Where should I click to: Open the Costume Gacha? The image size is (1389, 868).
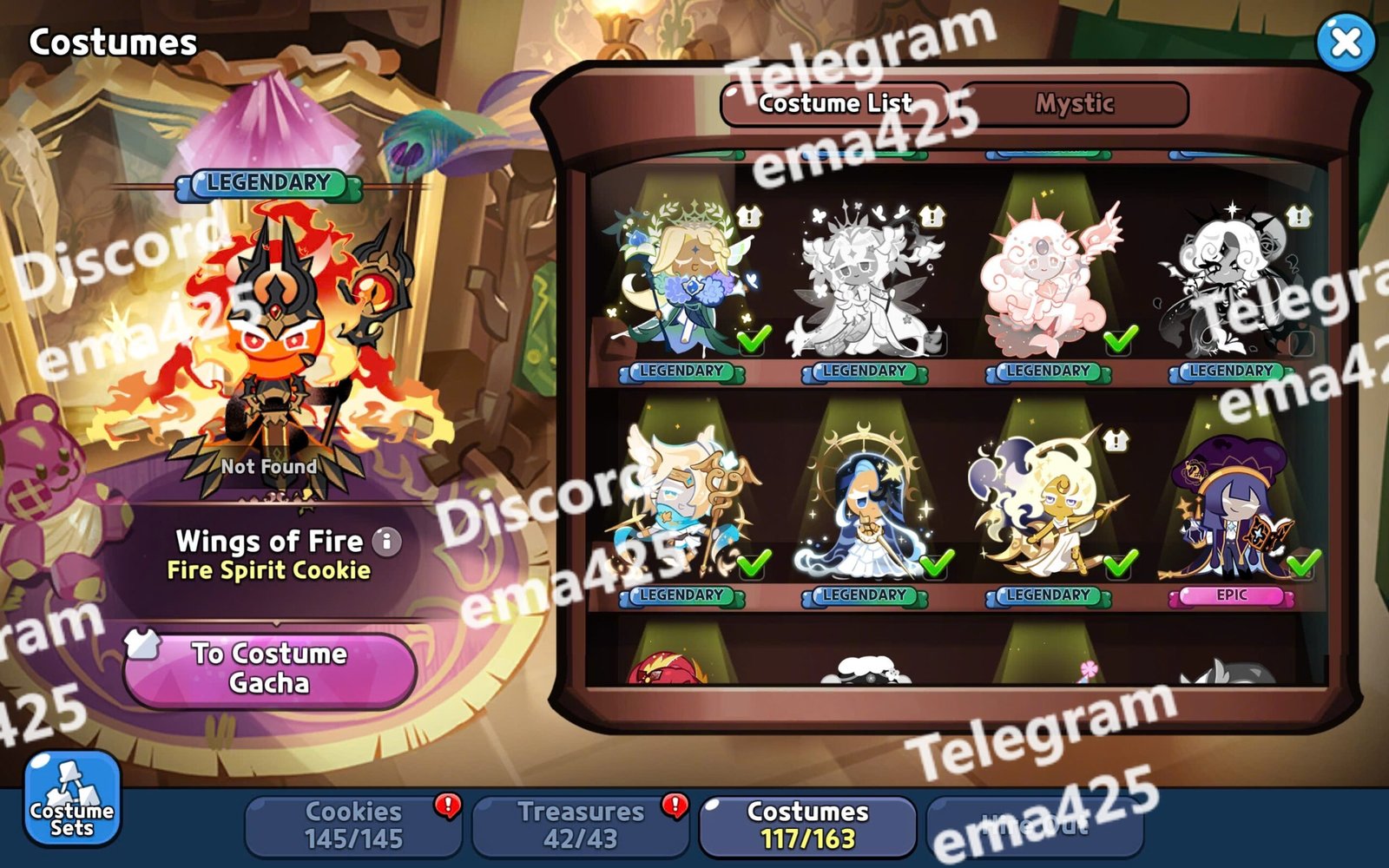(269, 668)
